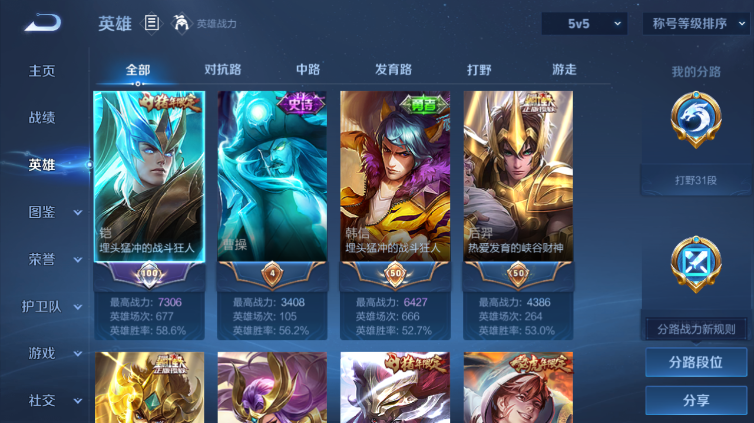
Task: Open the 主页 sidebar section
Action: point(42,71)
